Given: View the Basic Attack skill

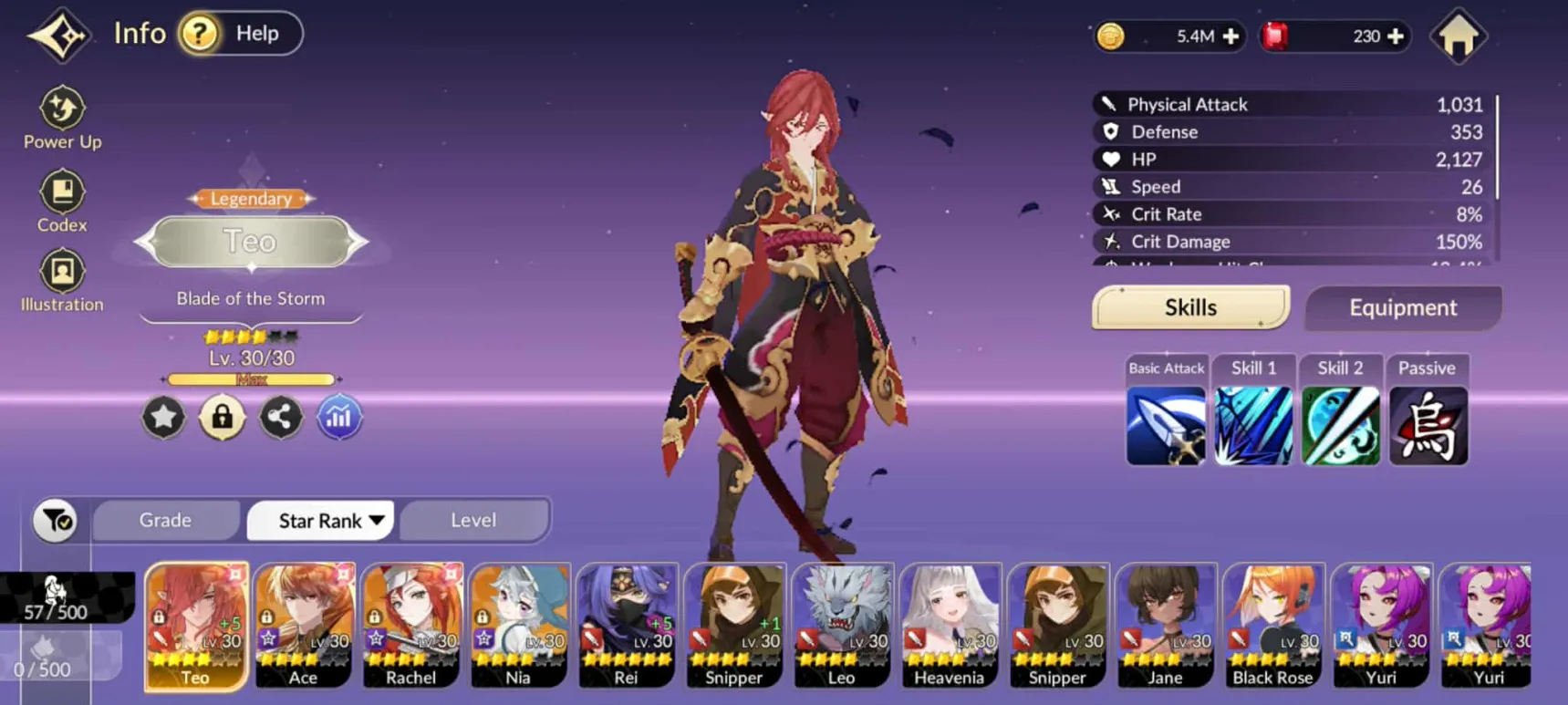Looking at the screenshot, I should pos(1166,425).
